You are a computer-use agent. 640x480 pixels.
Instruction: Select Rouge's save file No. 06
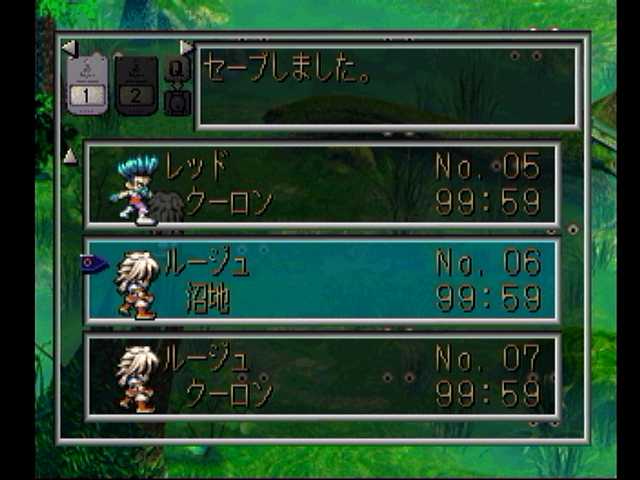tap(322, 281)
